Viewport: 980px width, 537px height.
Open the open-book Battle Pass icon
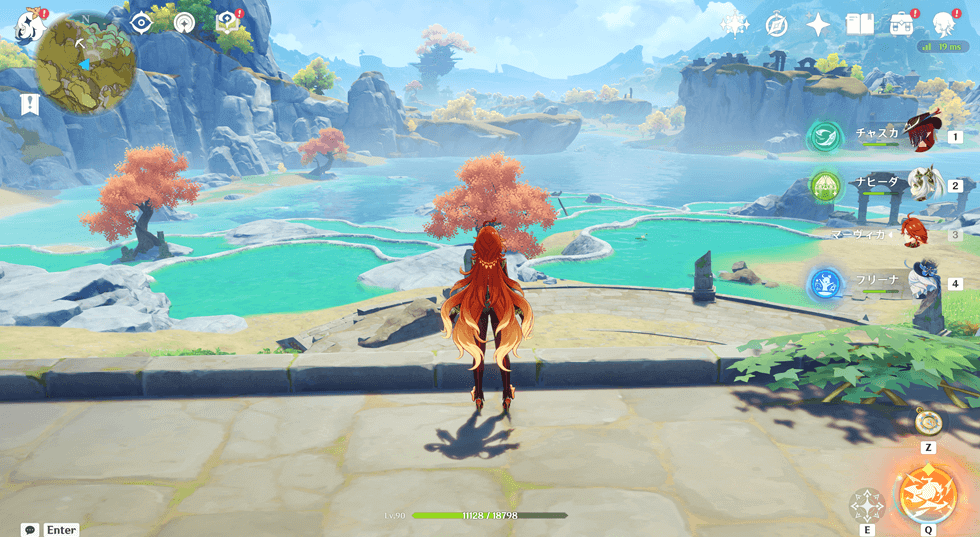click(x=859, y=25)
